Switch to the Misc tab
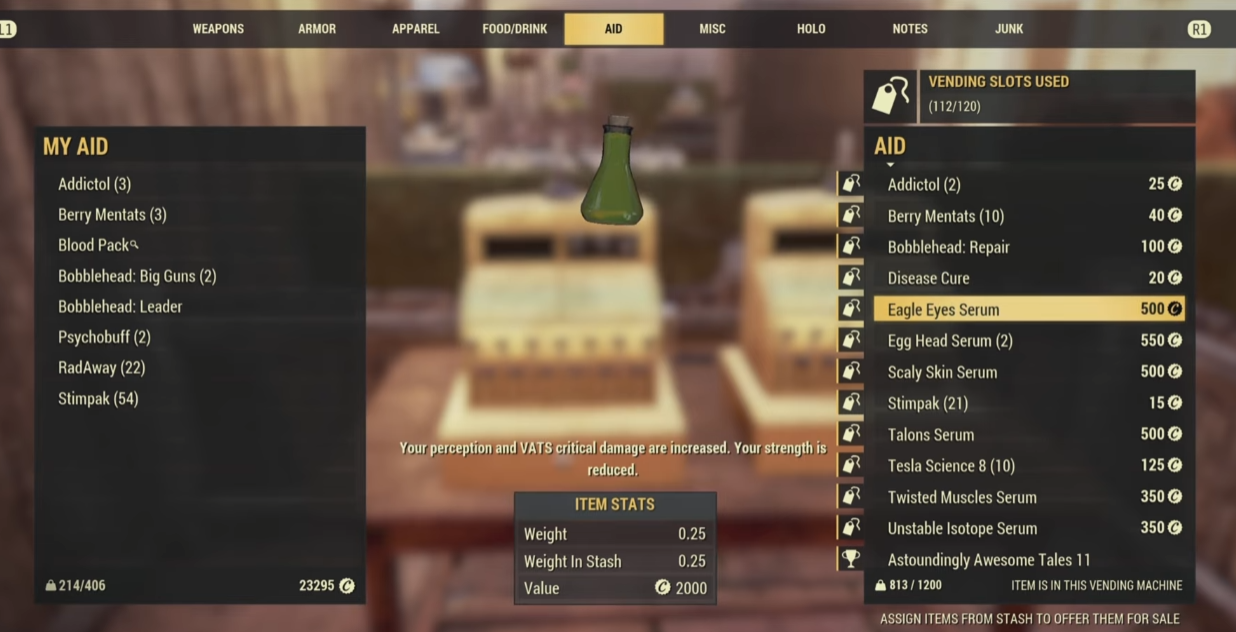 (712, 29)
